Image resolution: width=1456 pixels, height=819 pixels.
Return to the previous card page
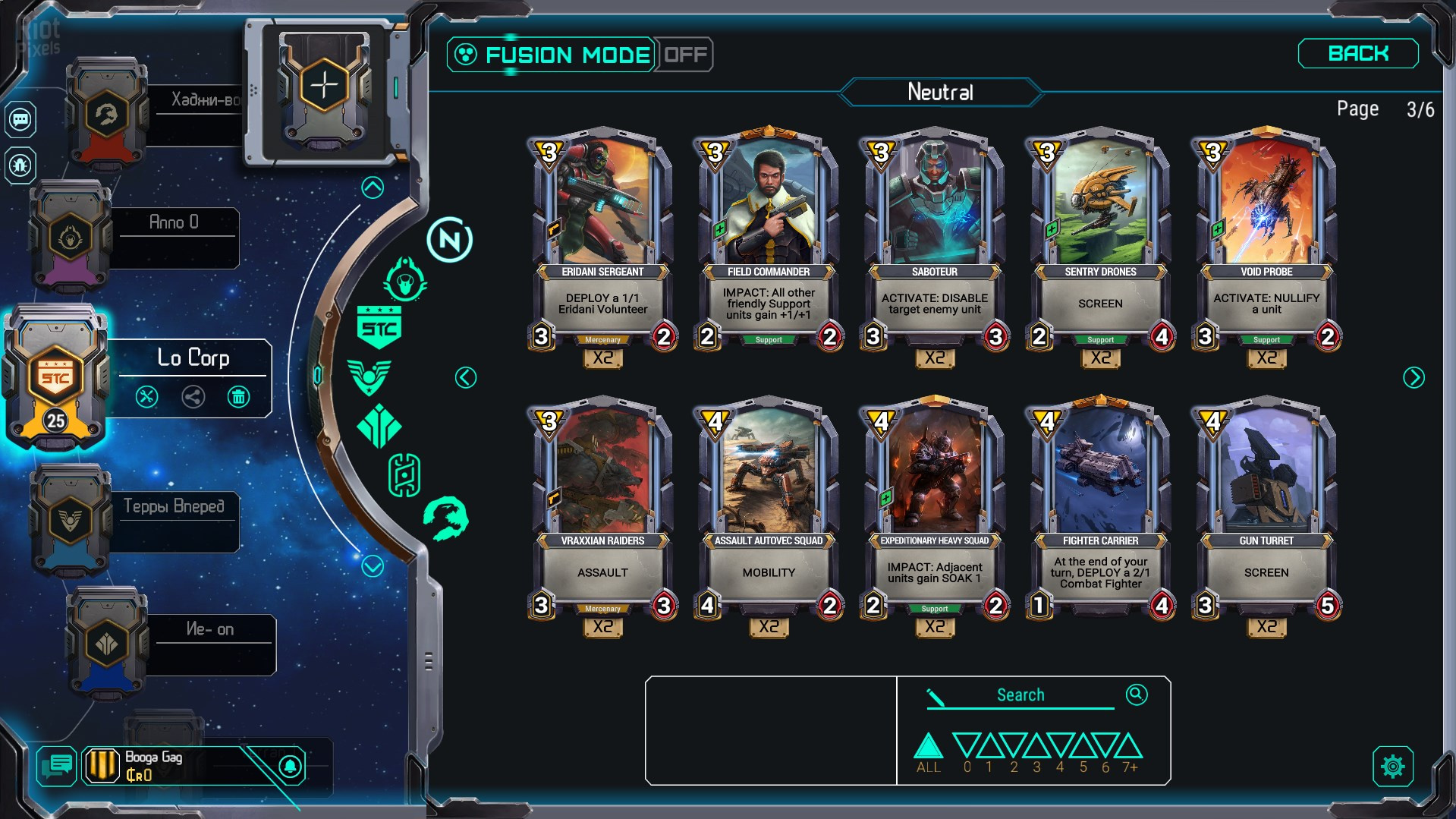pyautogui.click(x=466, y=377)
